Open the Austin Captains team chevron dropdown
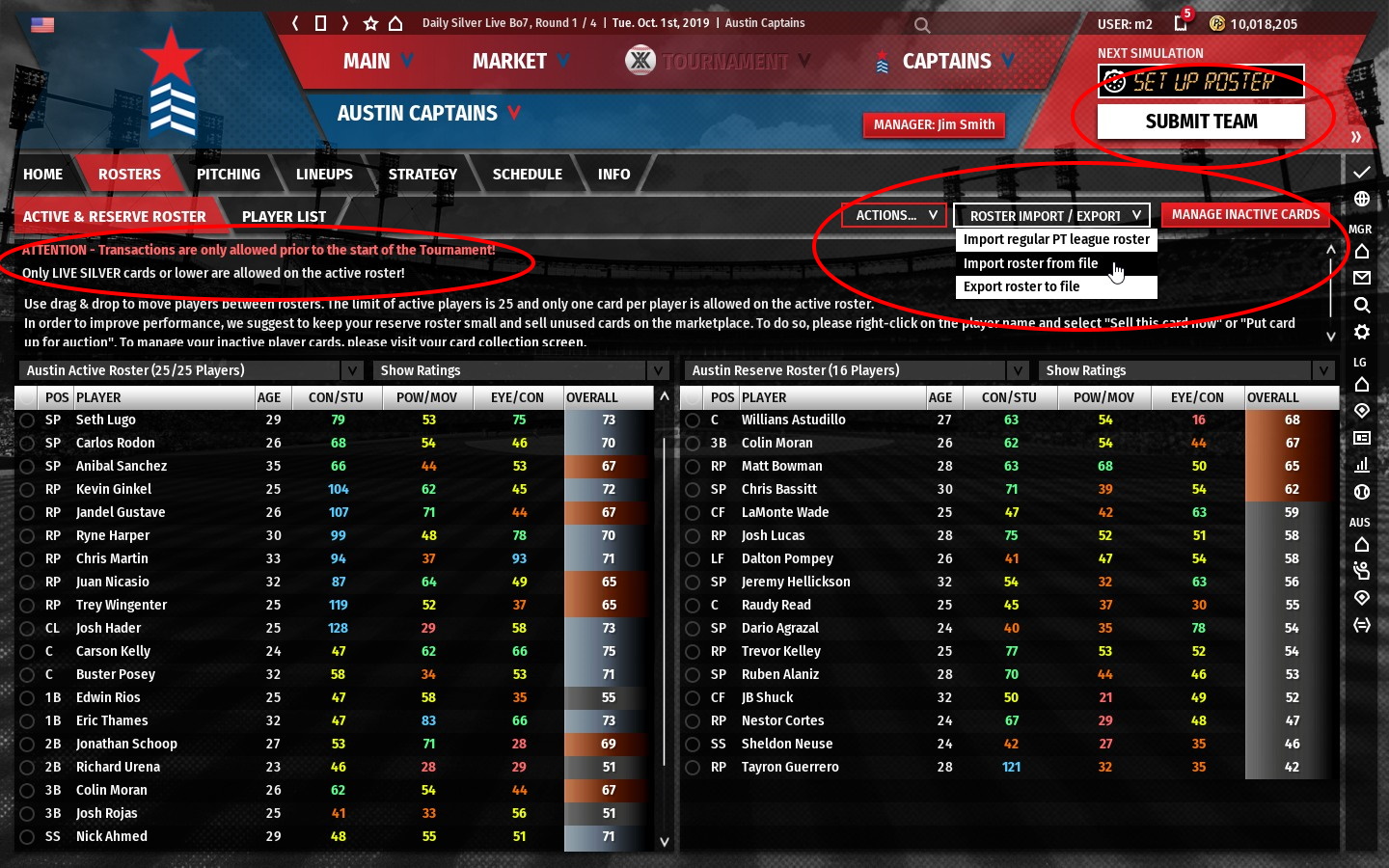This screenshot has height=868, width=1389. coord(512,113)
